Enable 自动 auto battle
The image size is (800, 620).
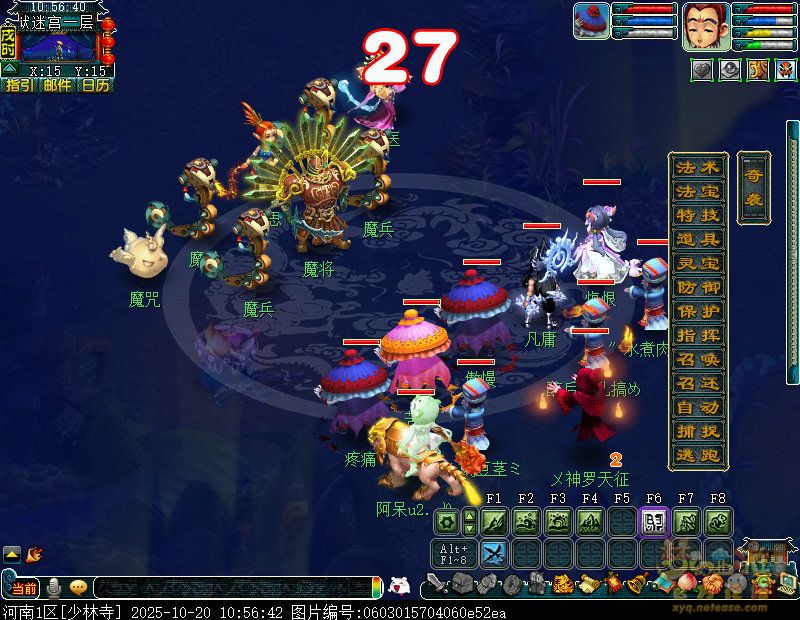click(697, 407)
